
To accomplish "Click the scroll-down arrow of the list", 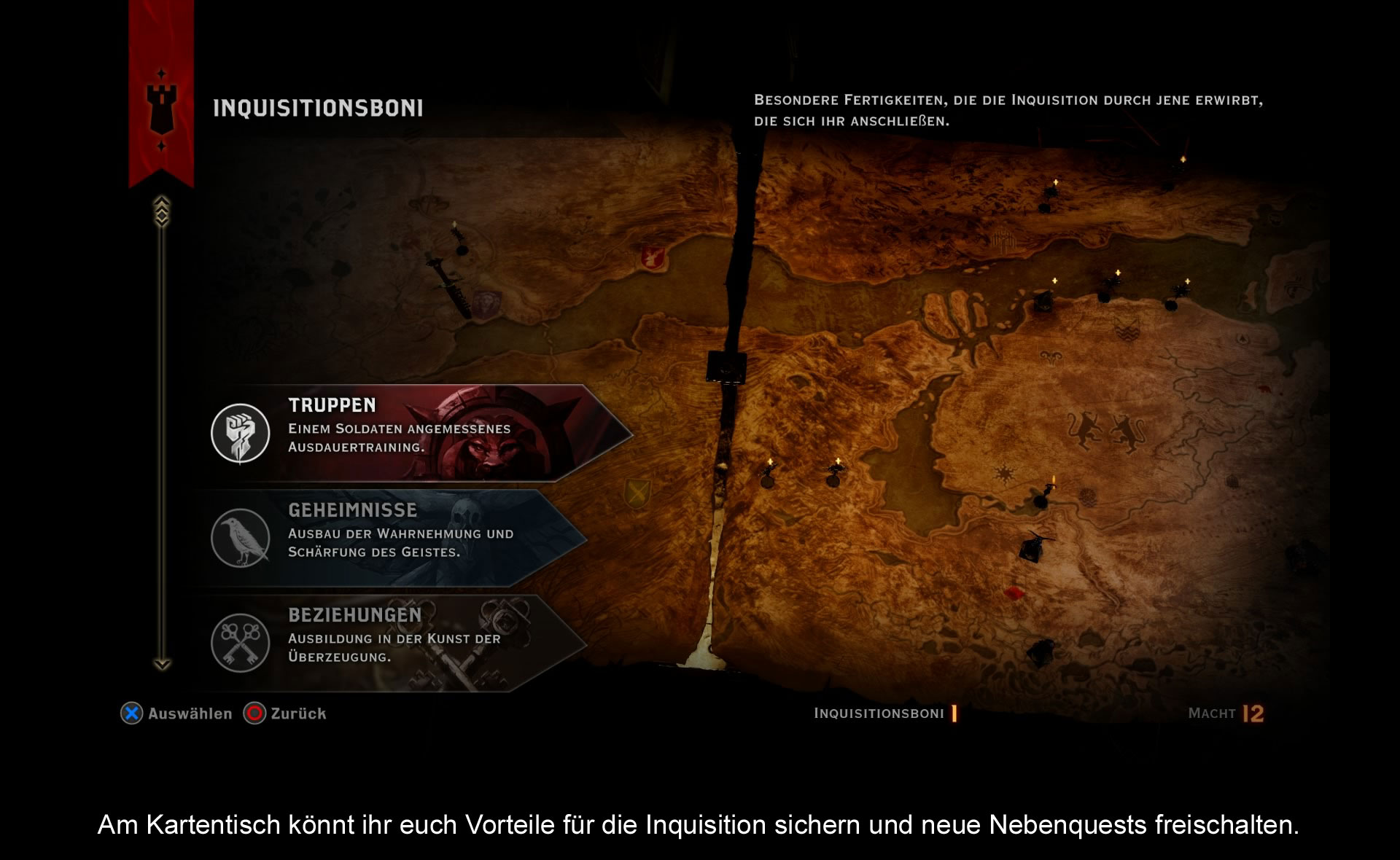I will click(162, 664).
